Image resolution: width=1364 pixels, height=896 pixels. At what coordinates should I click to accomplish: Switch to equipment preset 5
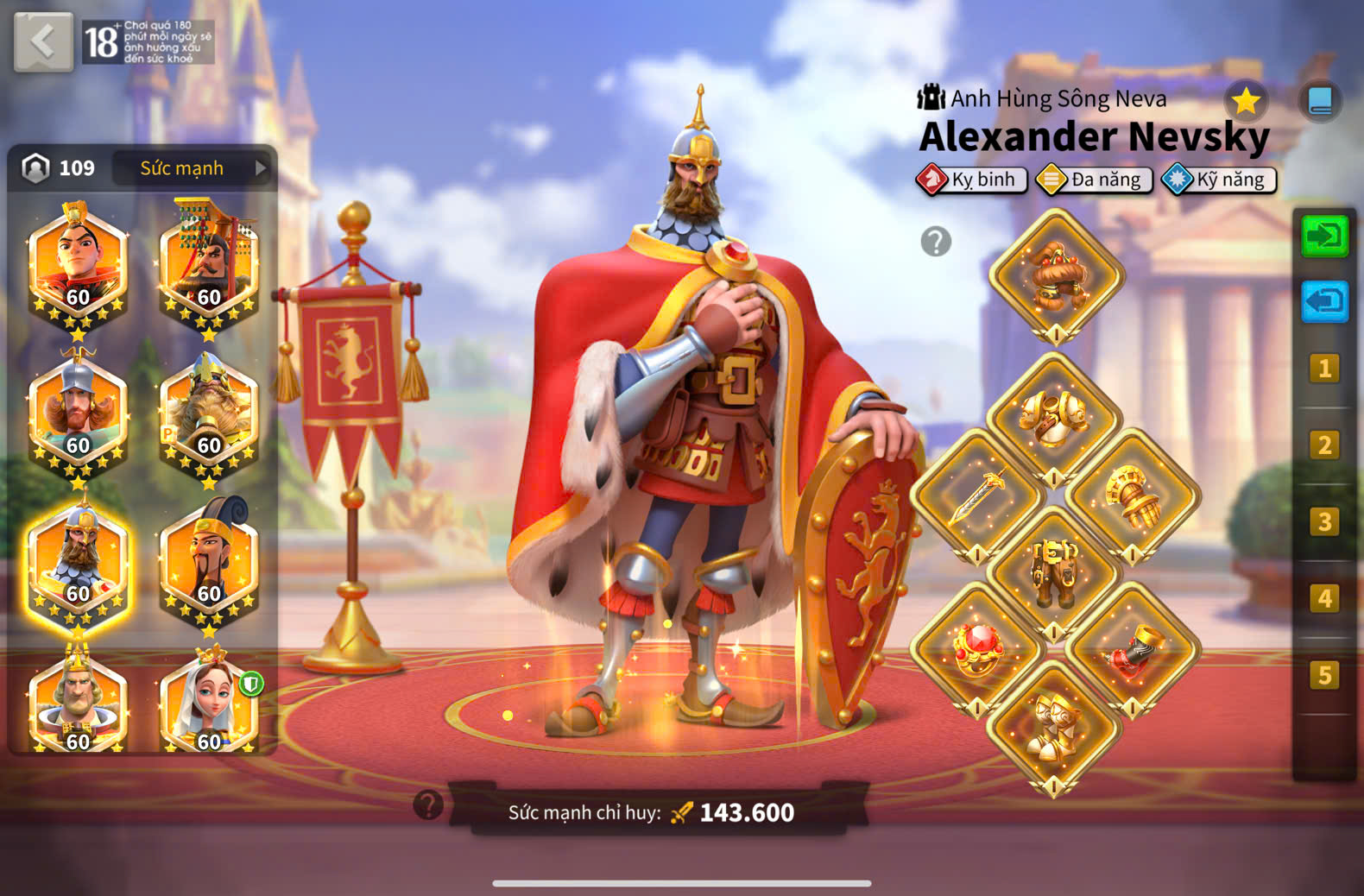(1324, 674)
